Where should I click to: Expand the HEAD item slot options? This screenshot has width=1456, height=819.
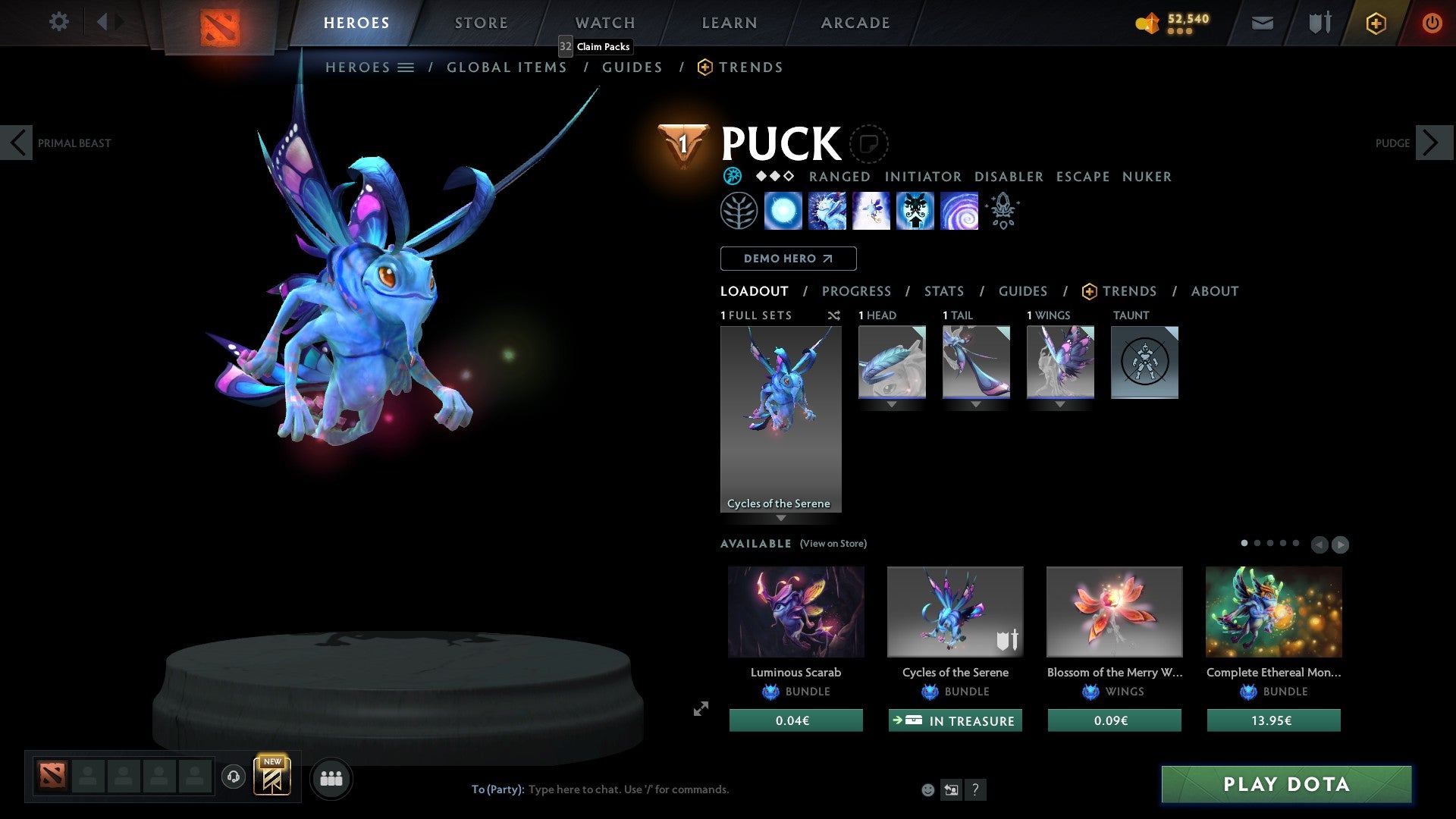pos(892,404)
